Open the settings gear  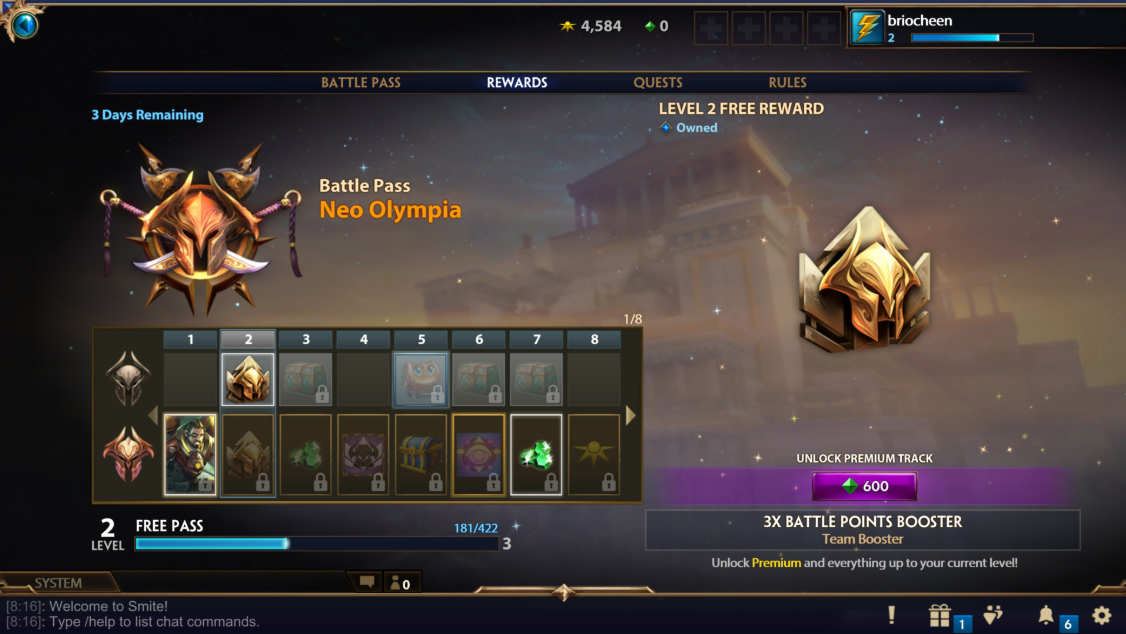pyautogui.click(x=1102, y=616)
